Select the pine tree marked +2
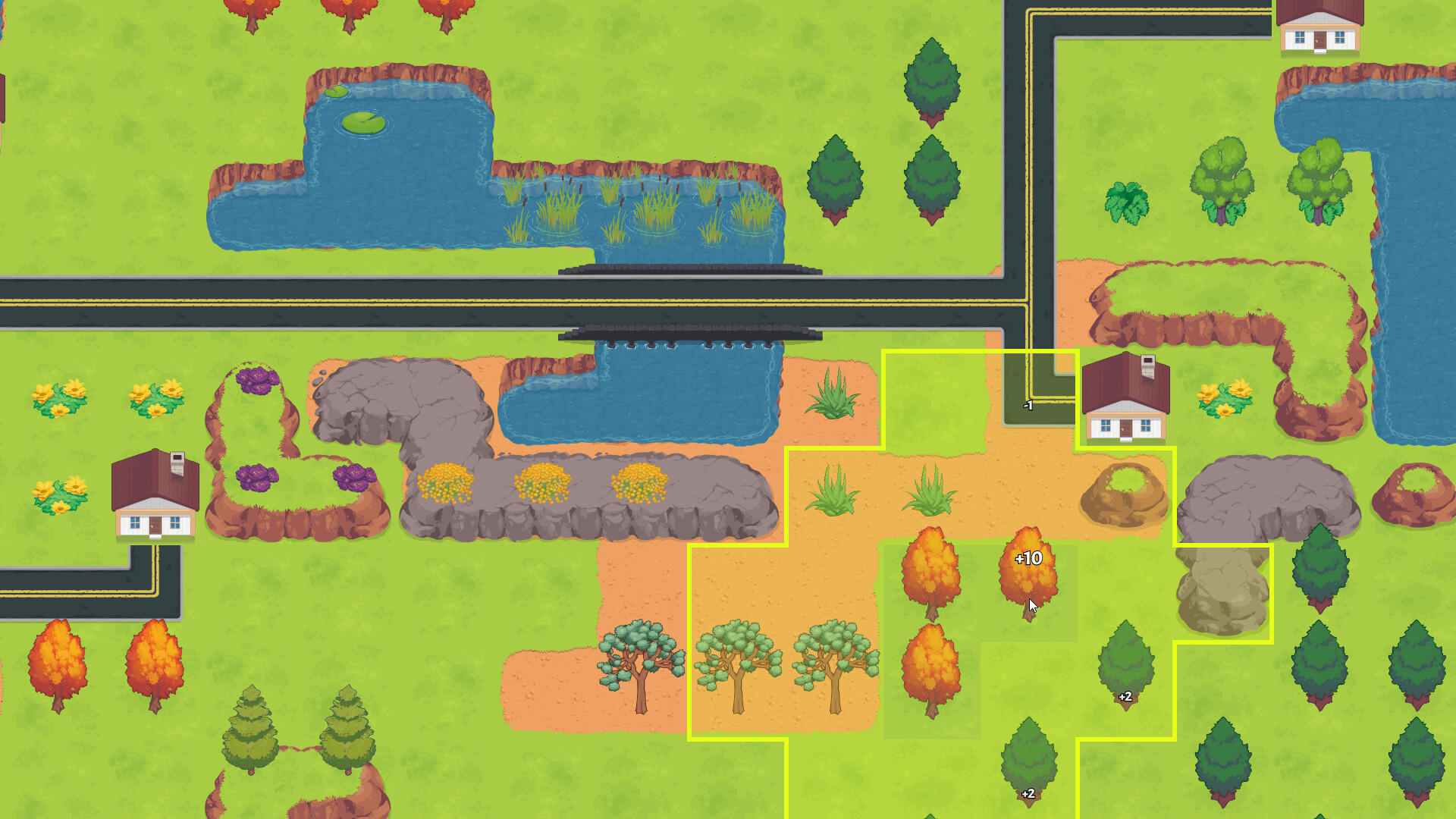Image resolution: width=1456 pixels, height=819 pixels. click(1124, 667)
